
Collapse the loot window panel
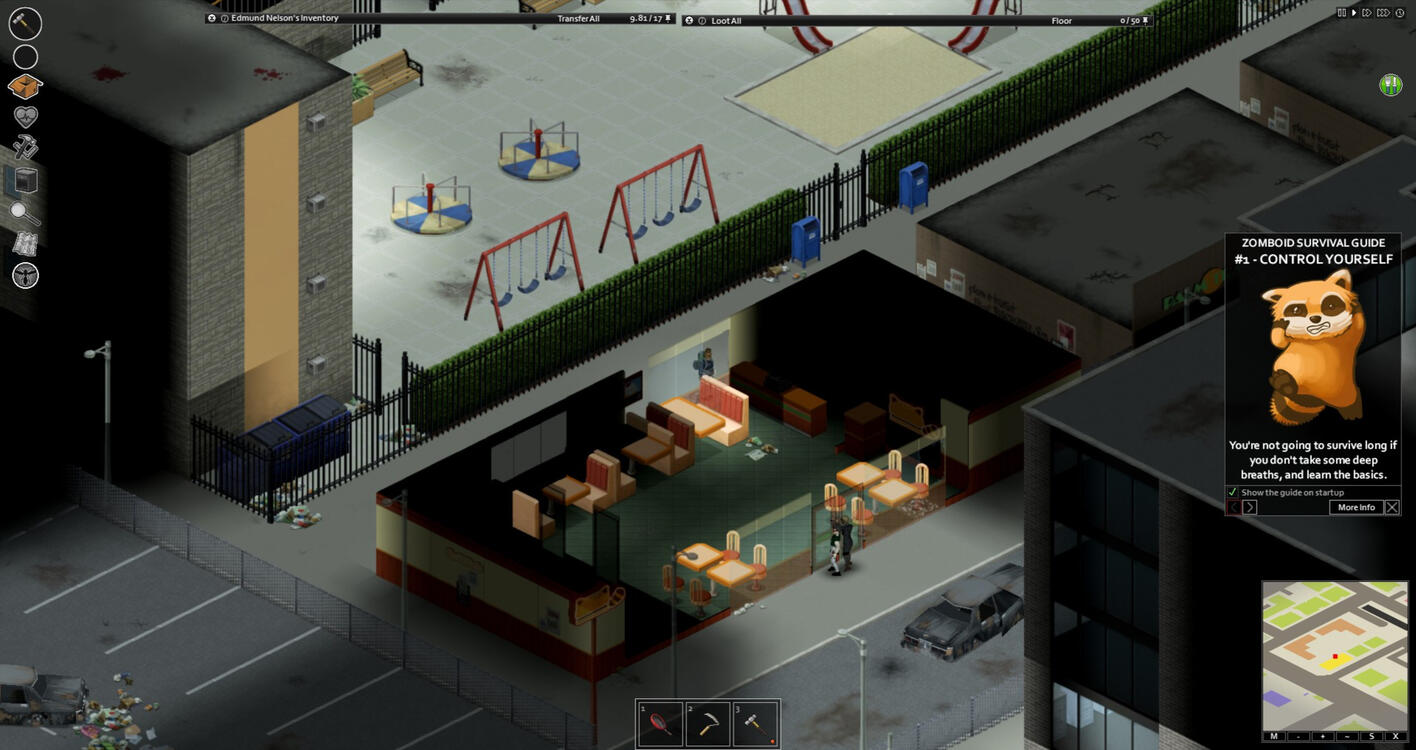pyautogui.click(x=687, y=20)
